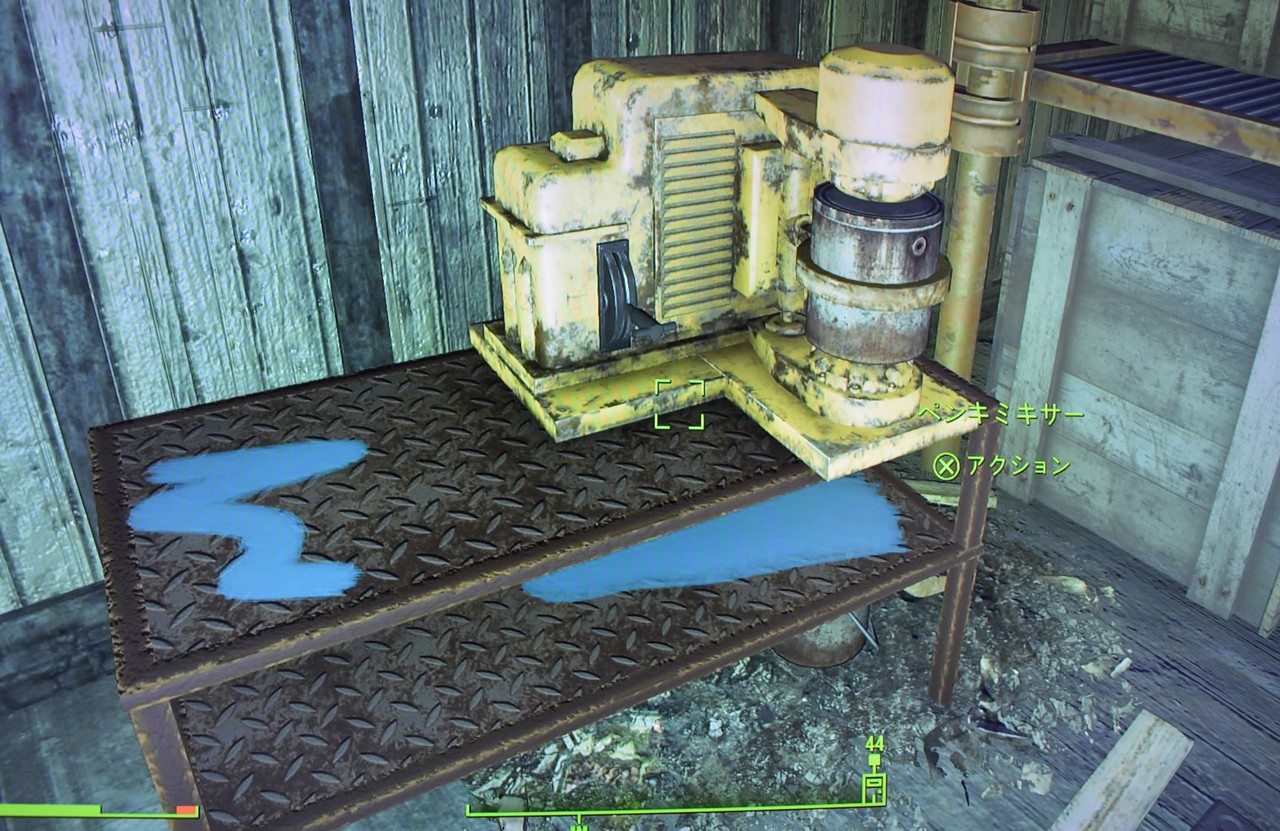Click the door marker icon above the compass
The width and height of the screenshot is (1280, 831).
[874, 788]
